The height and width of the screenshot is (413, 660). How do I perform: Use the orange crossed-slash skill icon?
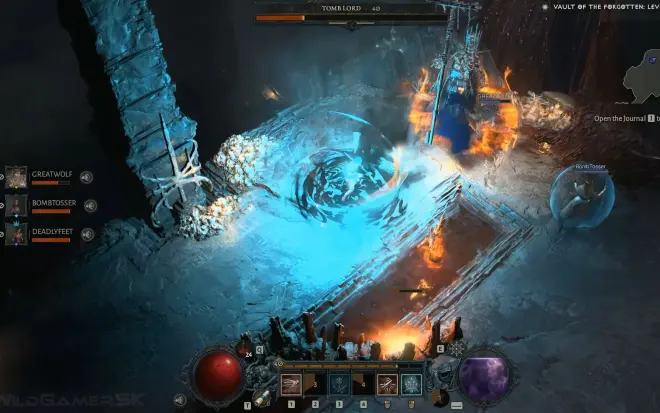click(387, 383)
